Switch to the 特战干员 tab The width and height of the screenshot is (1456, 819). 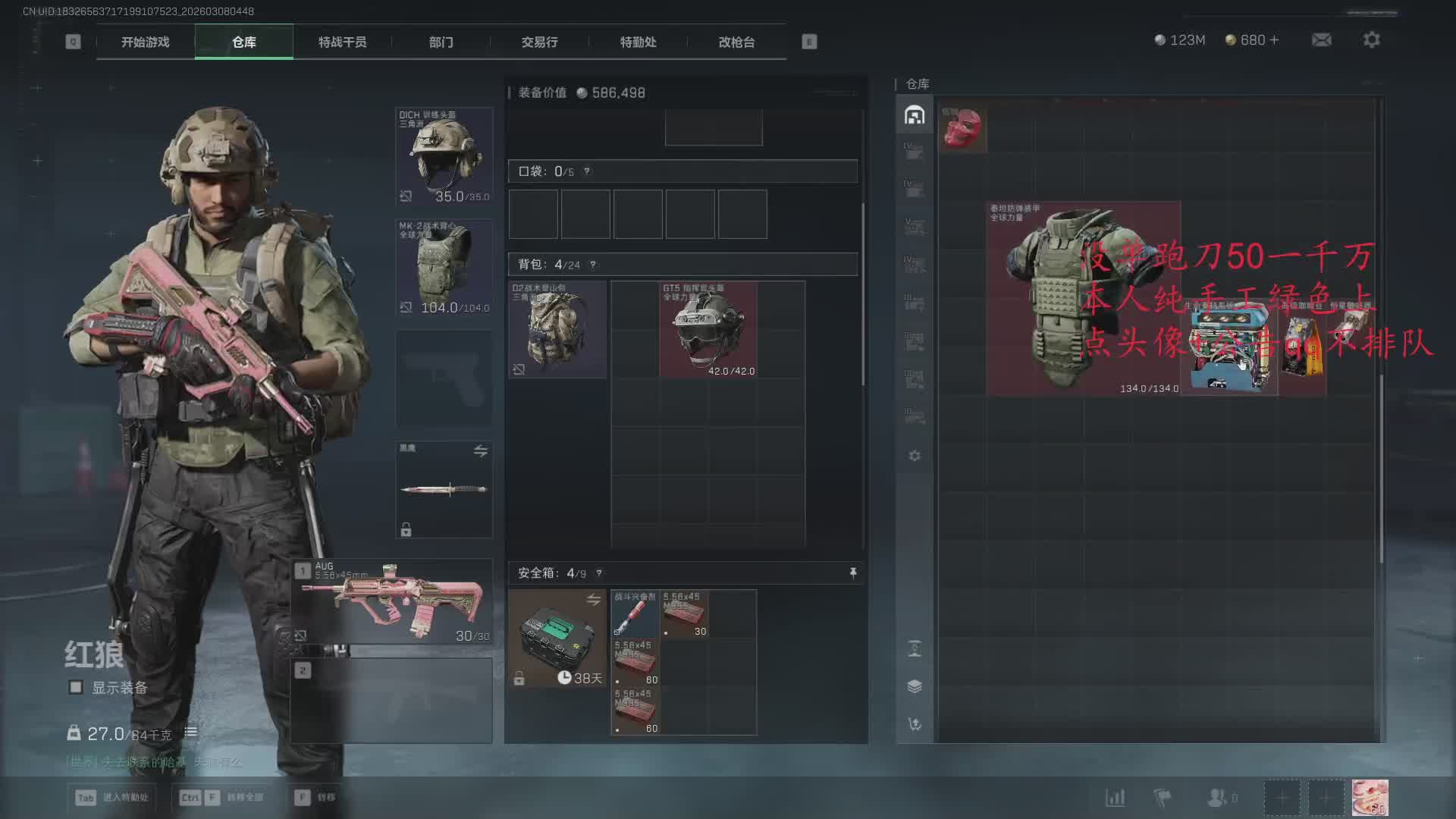pos(342,42)
